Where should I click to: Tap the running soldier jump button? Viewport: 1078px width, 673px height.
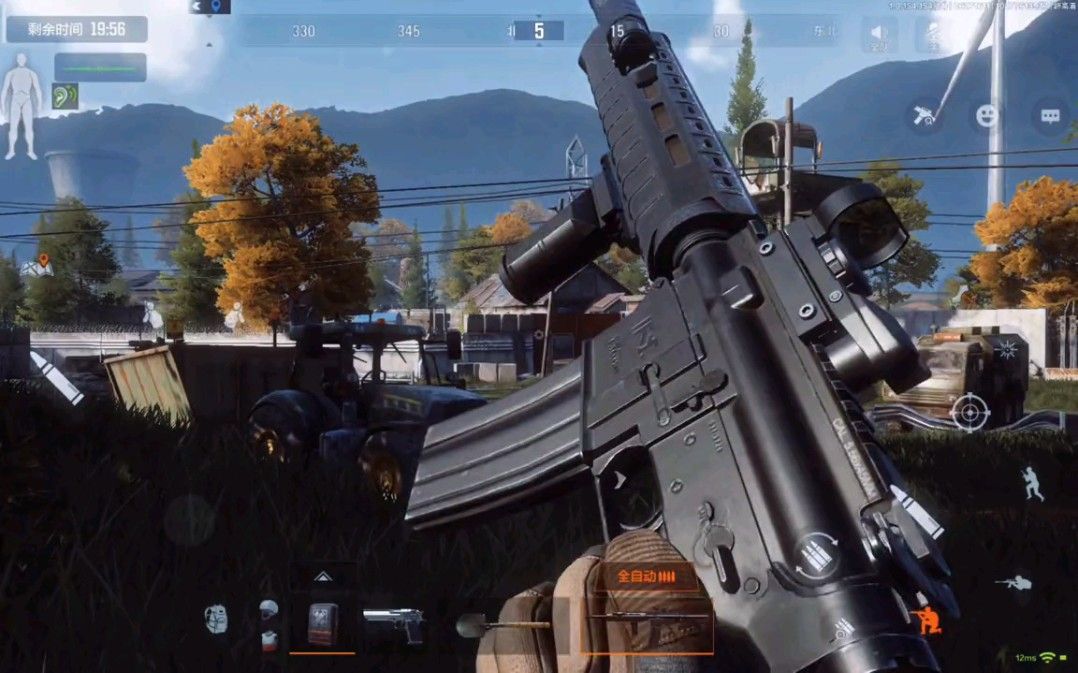(1032, 484)
